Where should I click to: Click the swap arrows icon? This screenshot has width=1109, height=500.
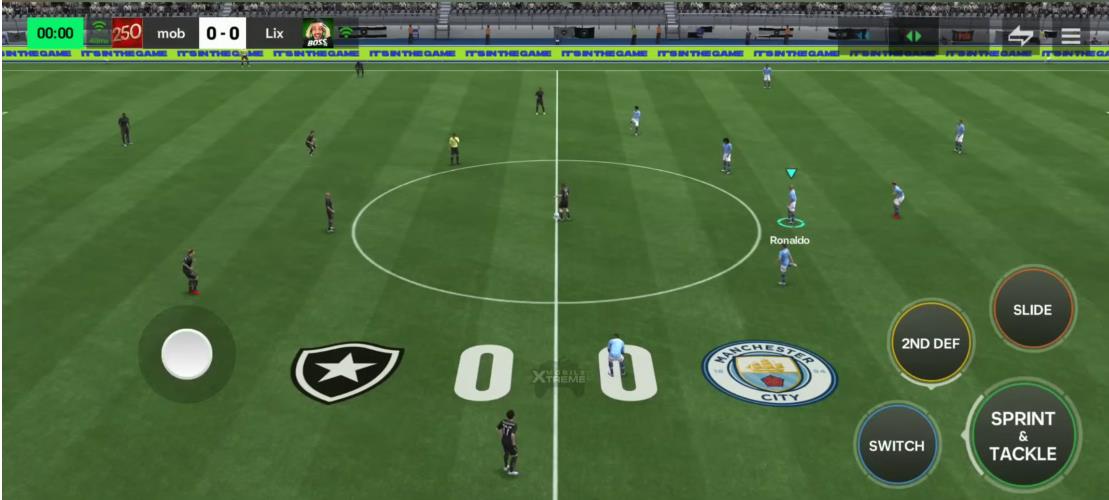point(1020,36)
